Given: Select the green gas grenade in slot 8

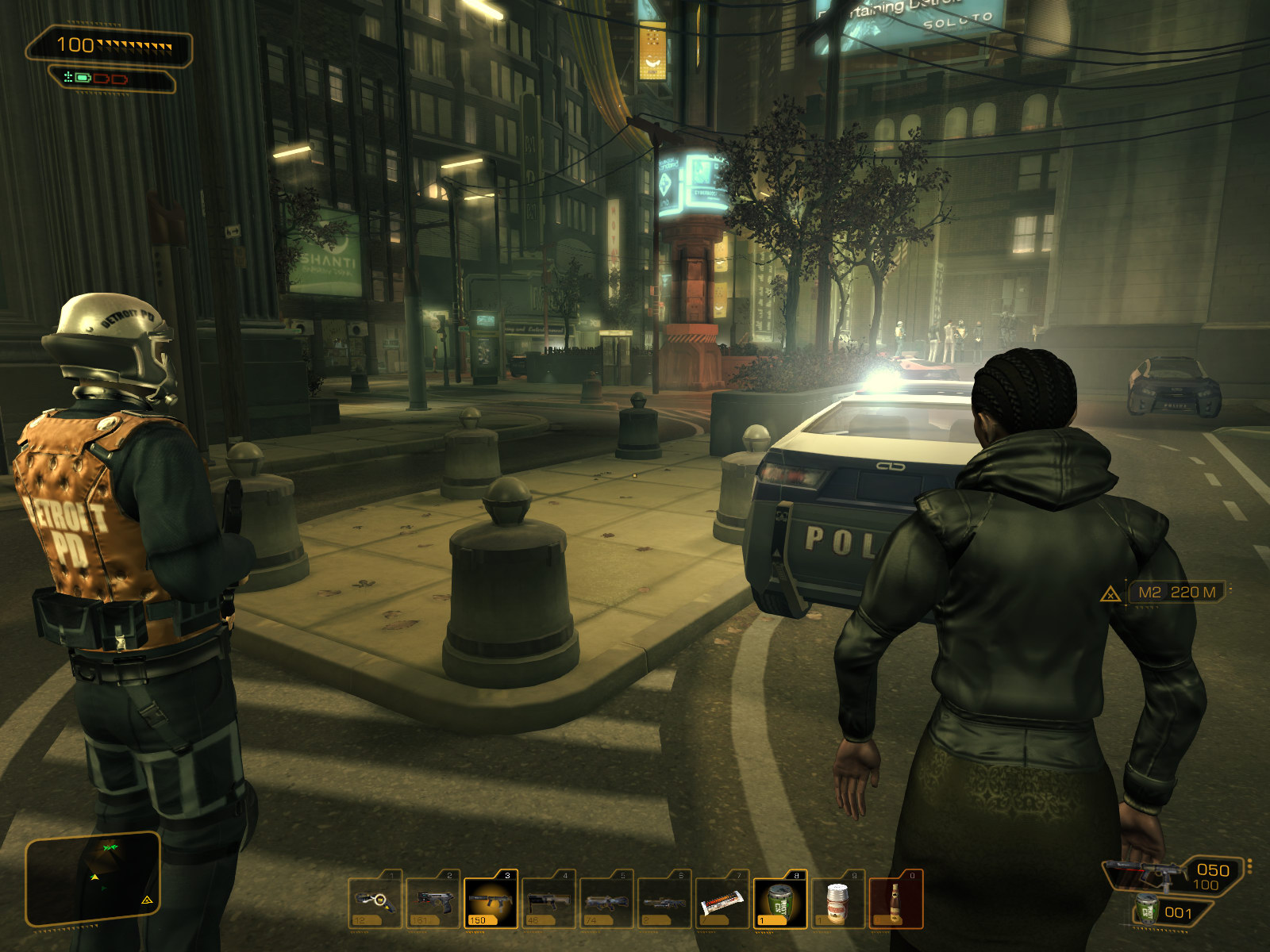Looking at the screenshot, I should click(x=780, y=901).
